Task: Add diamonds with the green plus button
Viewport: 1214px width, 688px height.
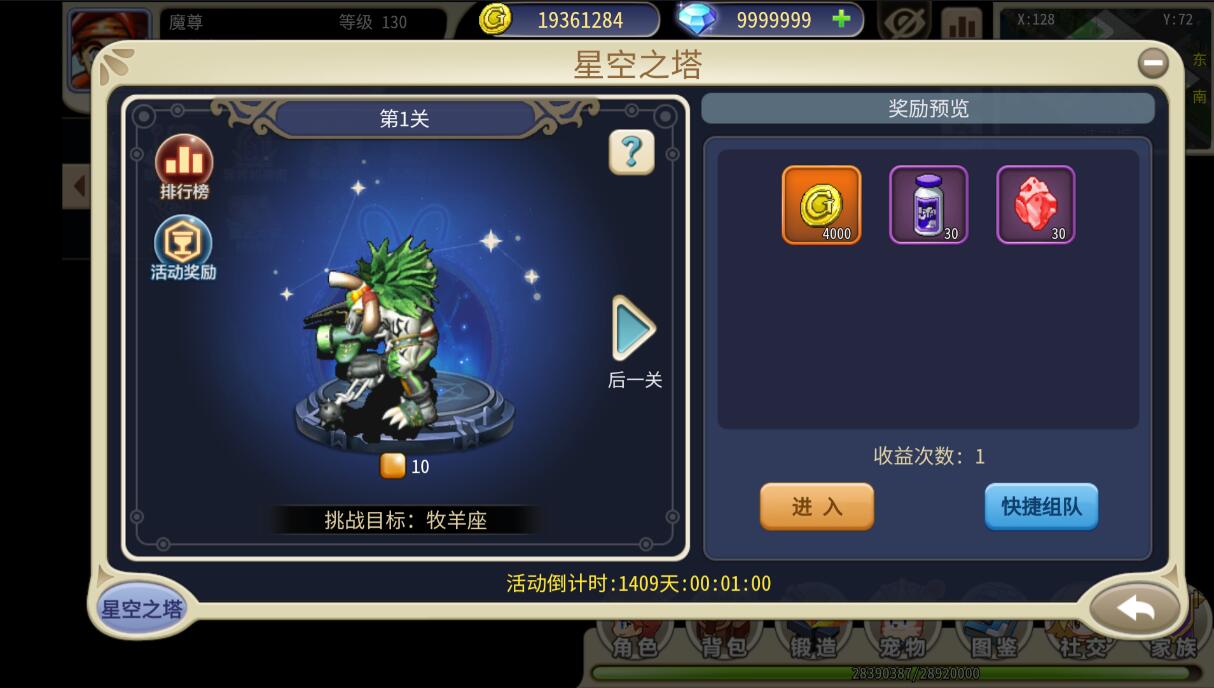Action: [841, 19]
